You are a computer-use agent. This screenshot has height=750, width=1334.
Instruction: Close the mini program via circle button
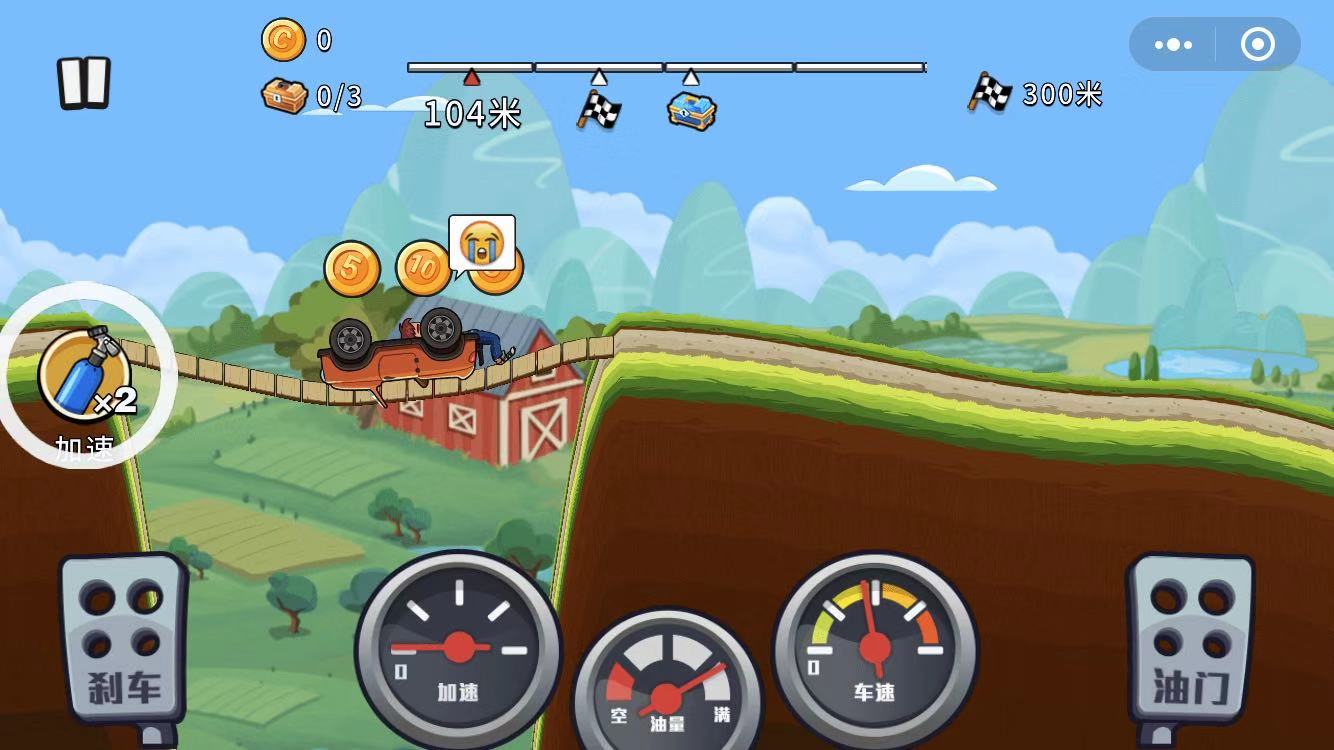(x=1257, y=45)
